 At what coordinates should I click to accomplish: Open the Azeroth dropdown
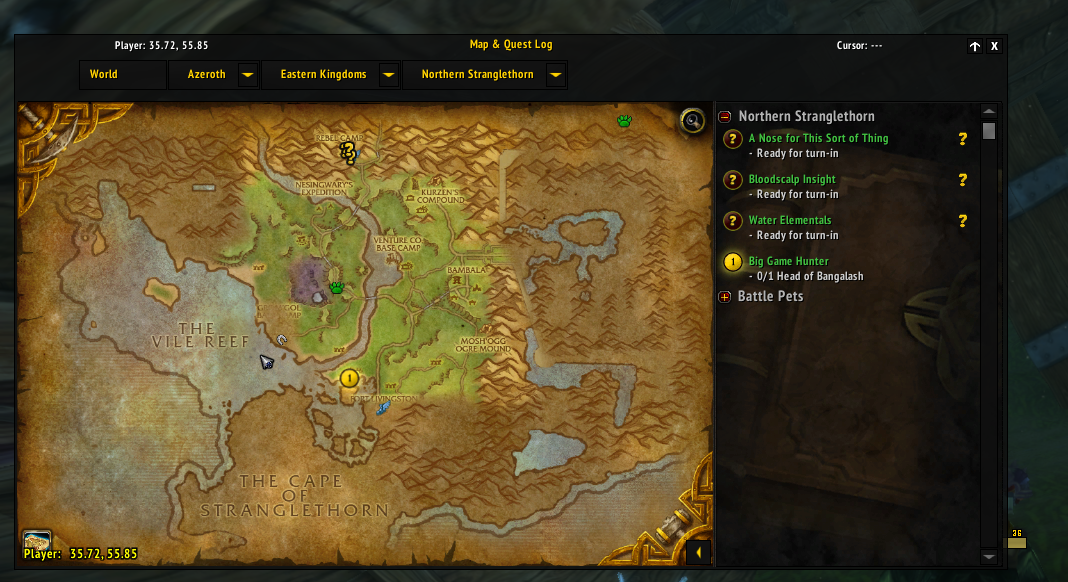pyautogui.click(x=247, y=75)
